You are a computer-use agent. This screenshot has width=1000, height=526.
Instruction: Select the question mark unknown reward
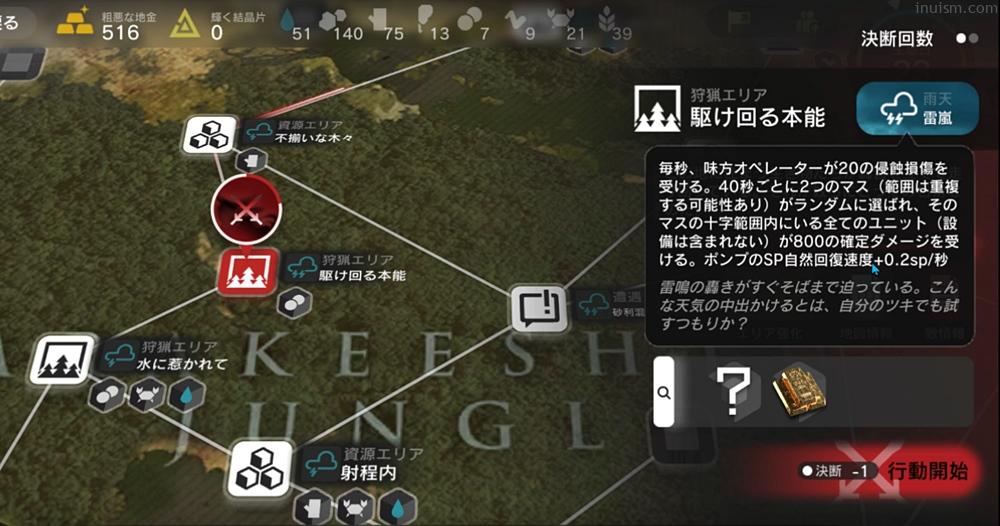[x=735, y=392]
